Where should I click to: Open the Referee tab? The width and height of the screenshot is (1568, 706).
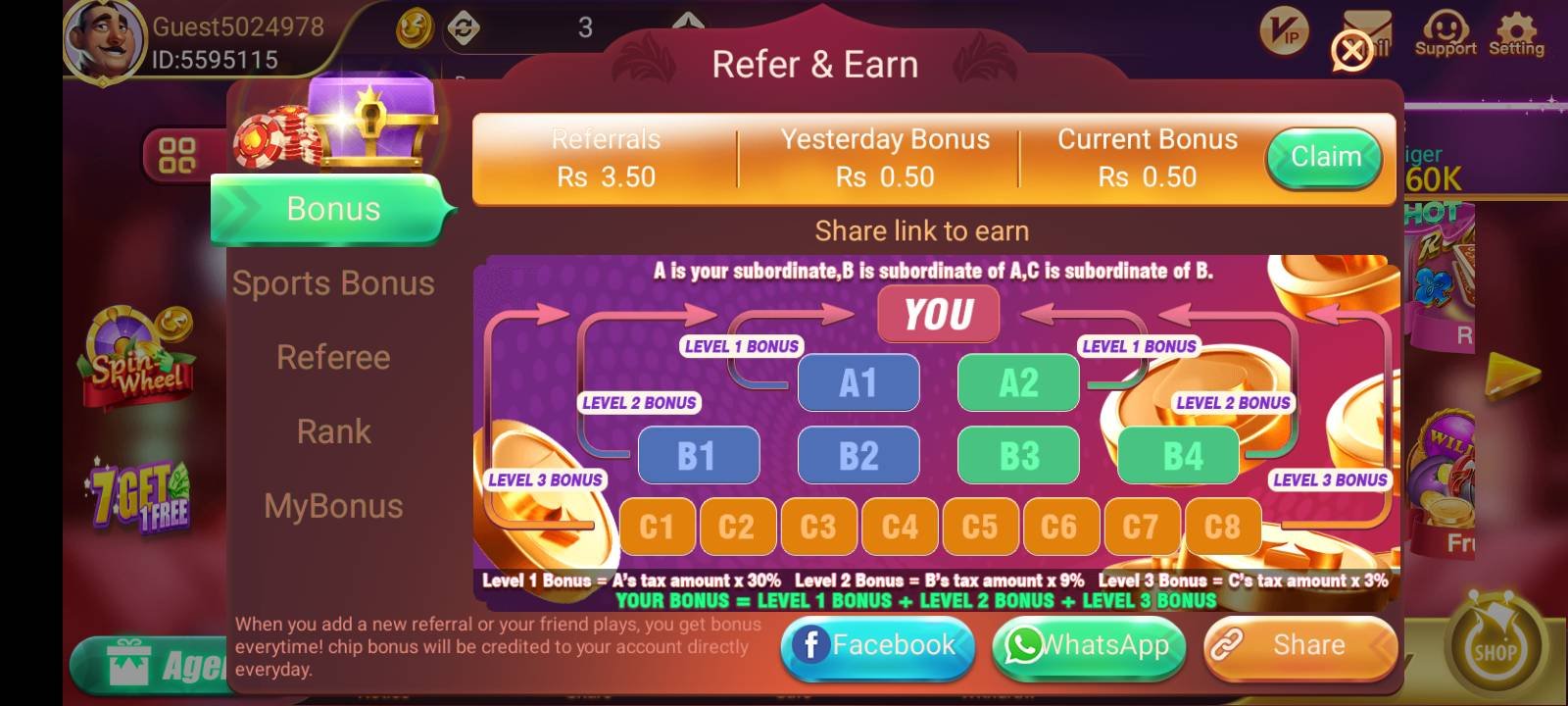[x=333, y=358]
